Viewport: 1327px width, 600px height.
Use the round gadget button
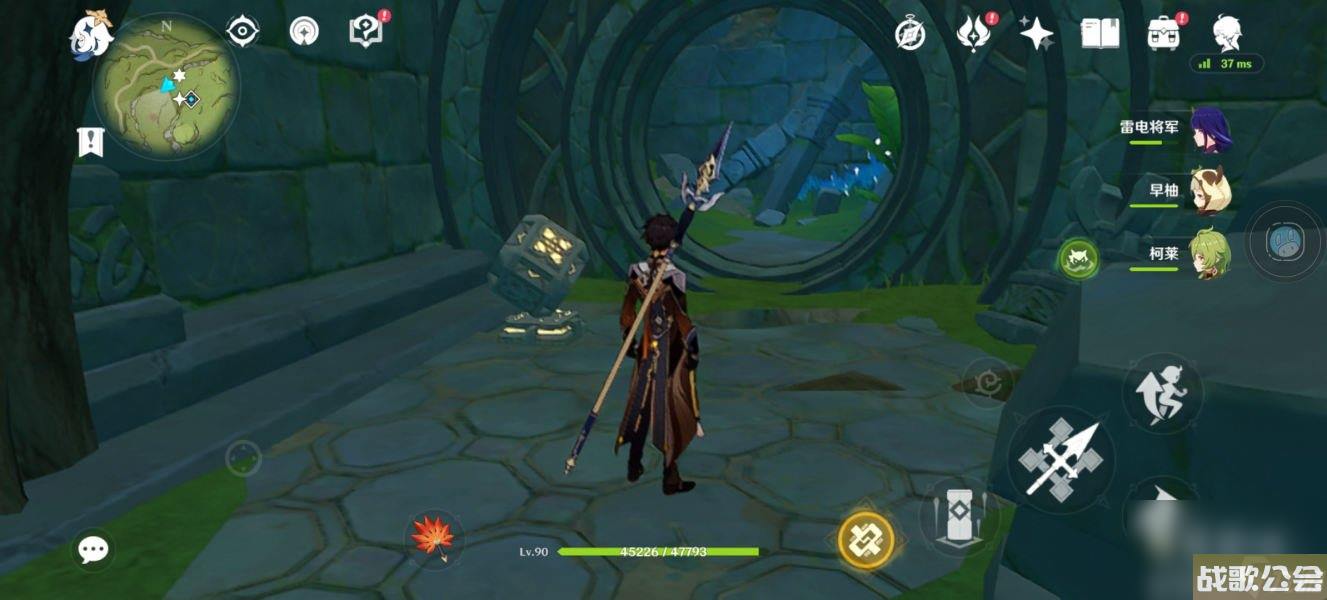tap(1282, 241)
